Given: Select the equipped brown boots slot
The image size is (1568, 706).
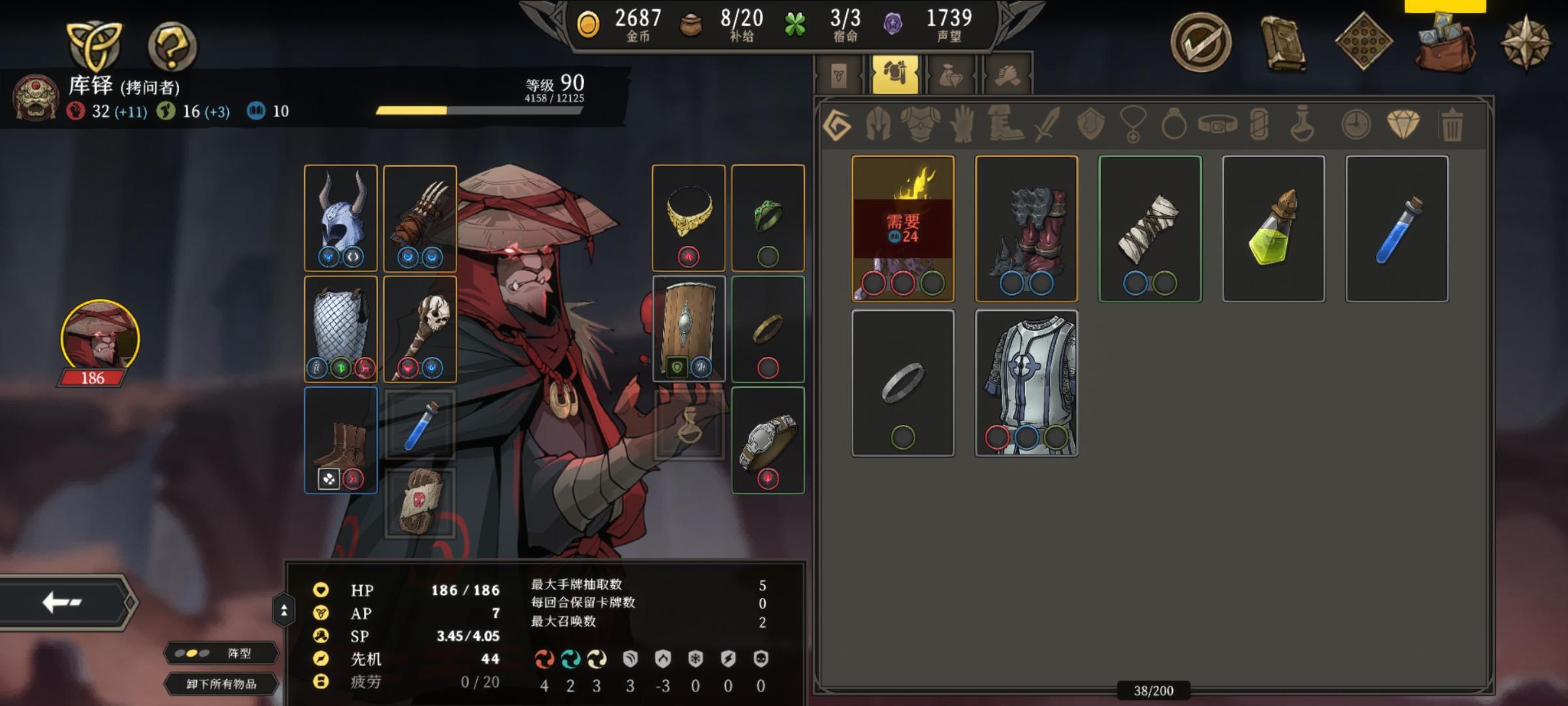Looking at the screenshot, I should 340,439.
